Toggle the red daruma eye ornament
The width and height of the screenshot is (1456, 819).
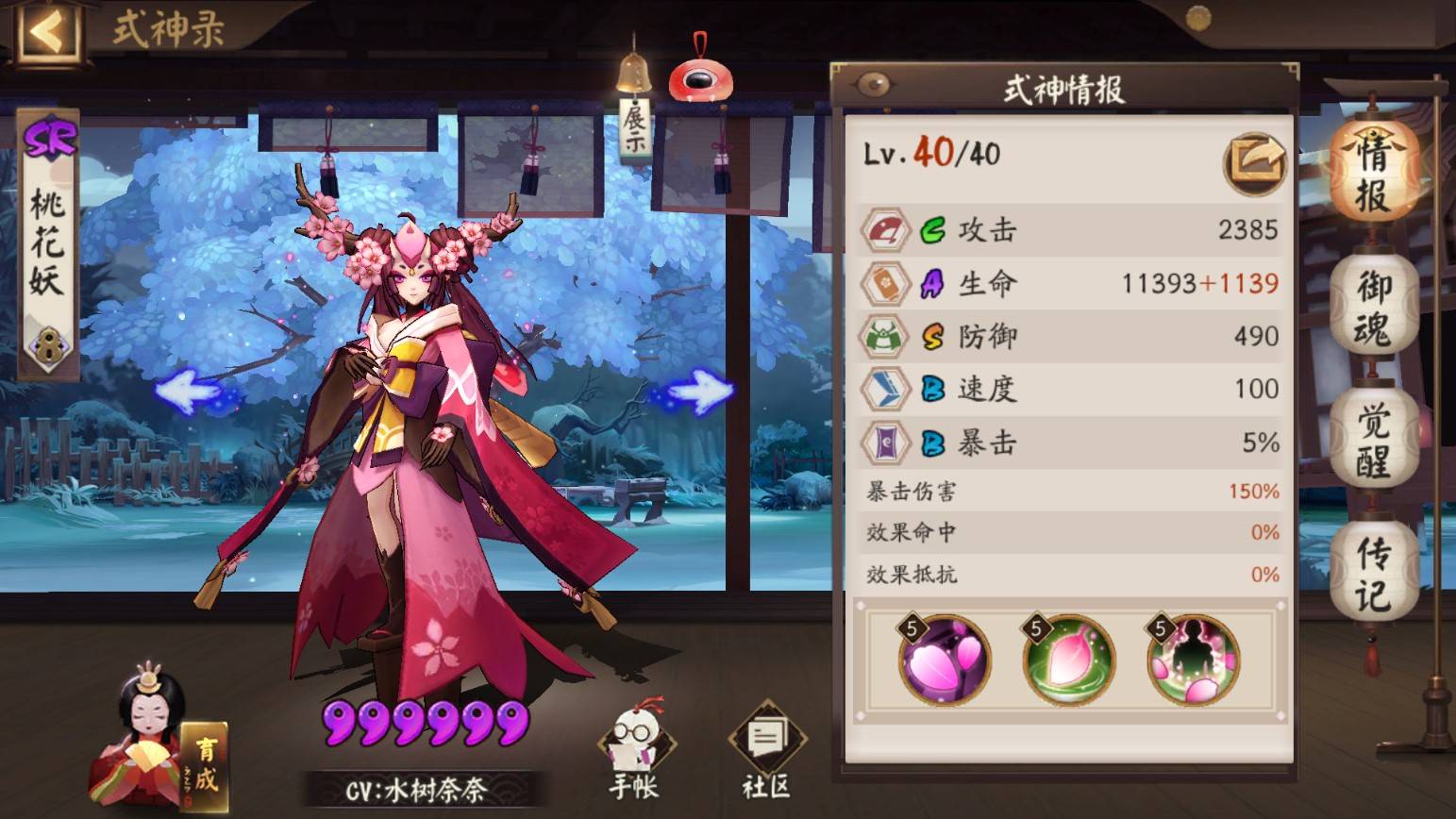pos(699,80)
